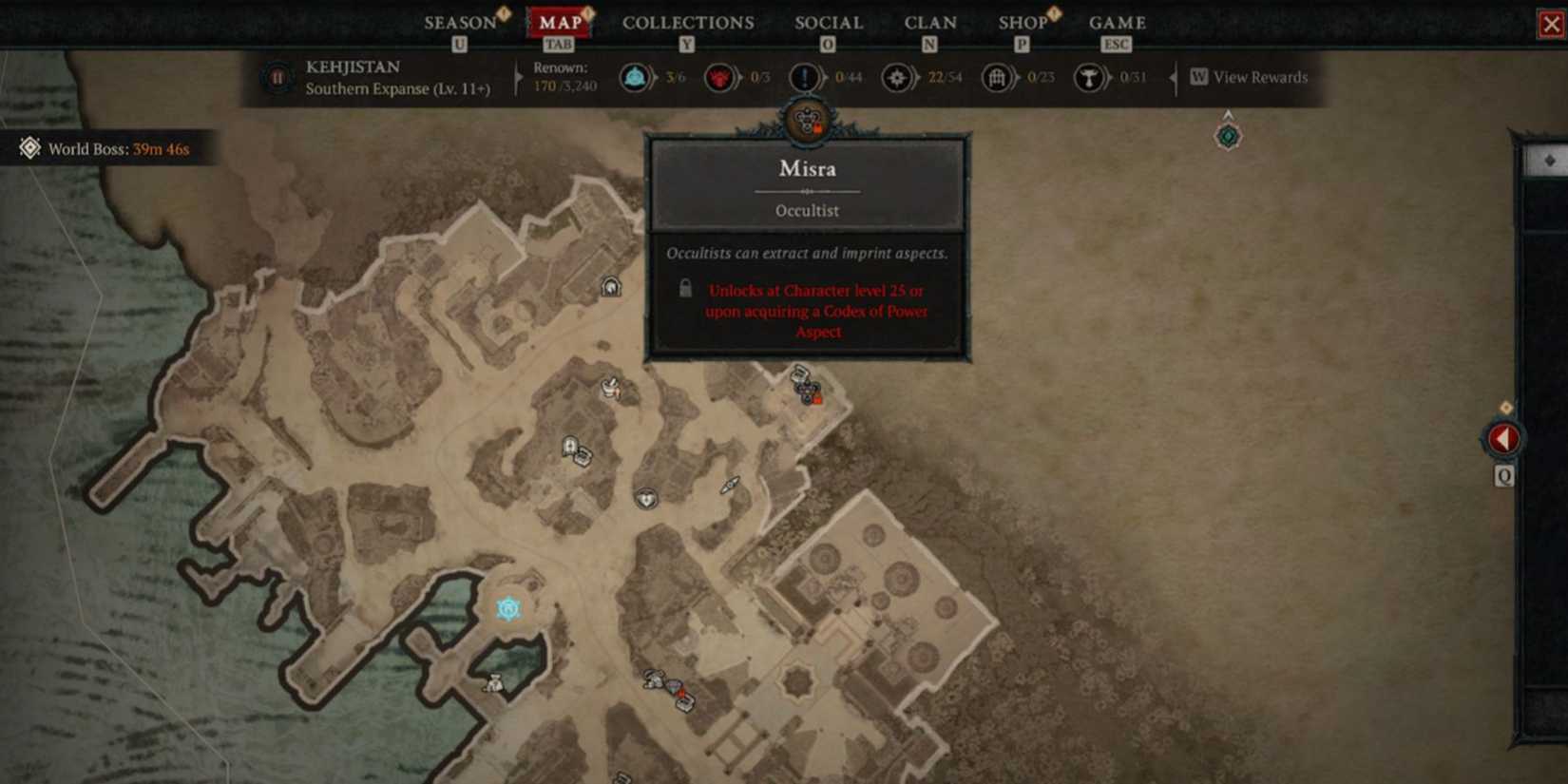1568x784 pixels.
Task: Open the SOCIAL menu
Action: [828, 22]
